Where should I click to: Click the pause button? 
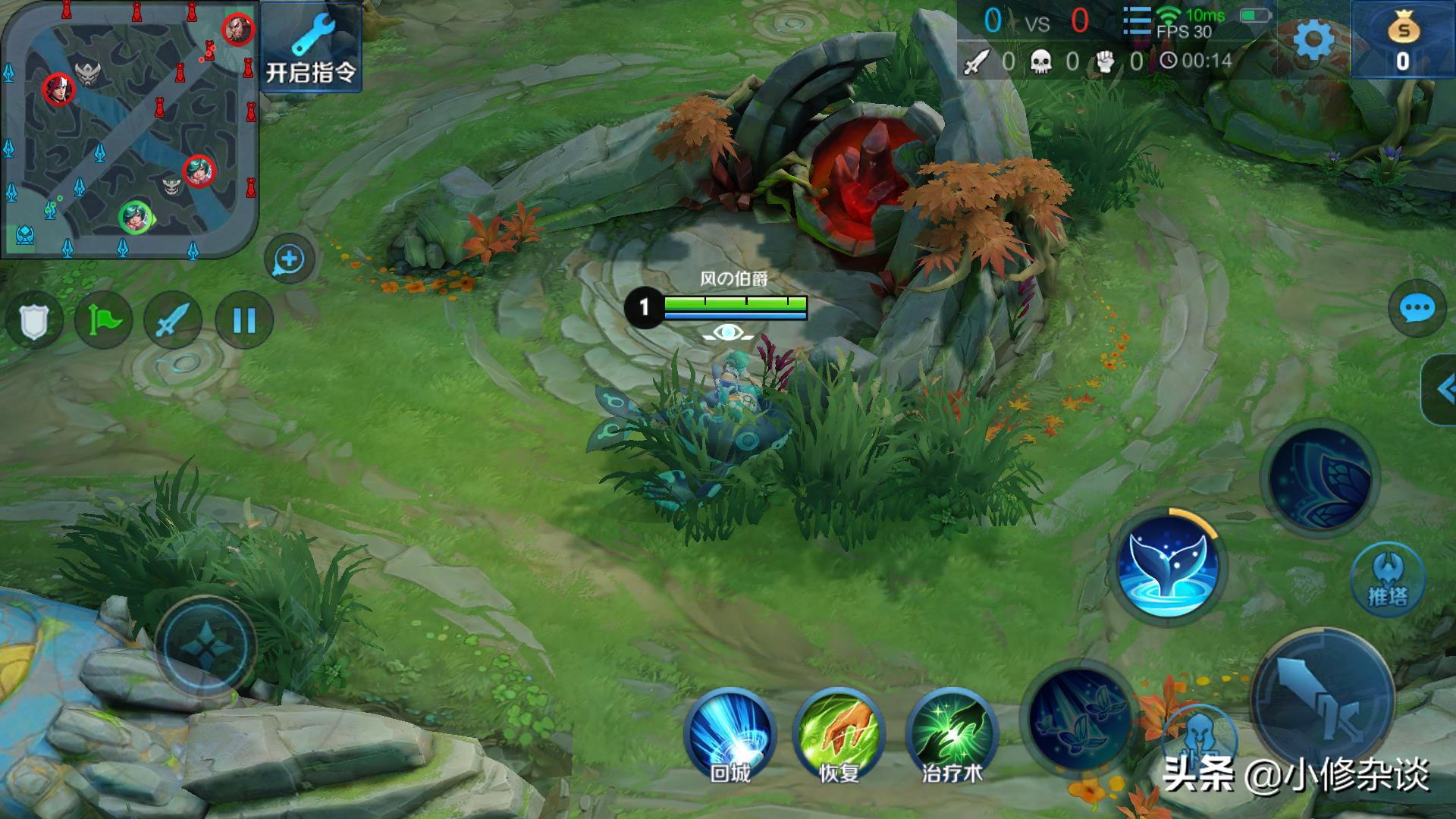click(243, 321)
